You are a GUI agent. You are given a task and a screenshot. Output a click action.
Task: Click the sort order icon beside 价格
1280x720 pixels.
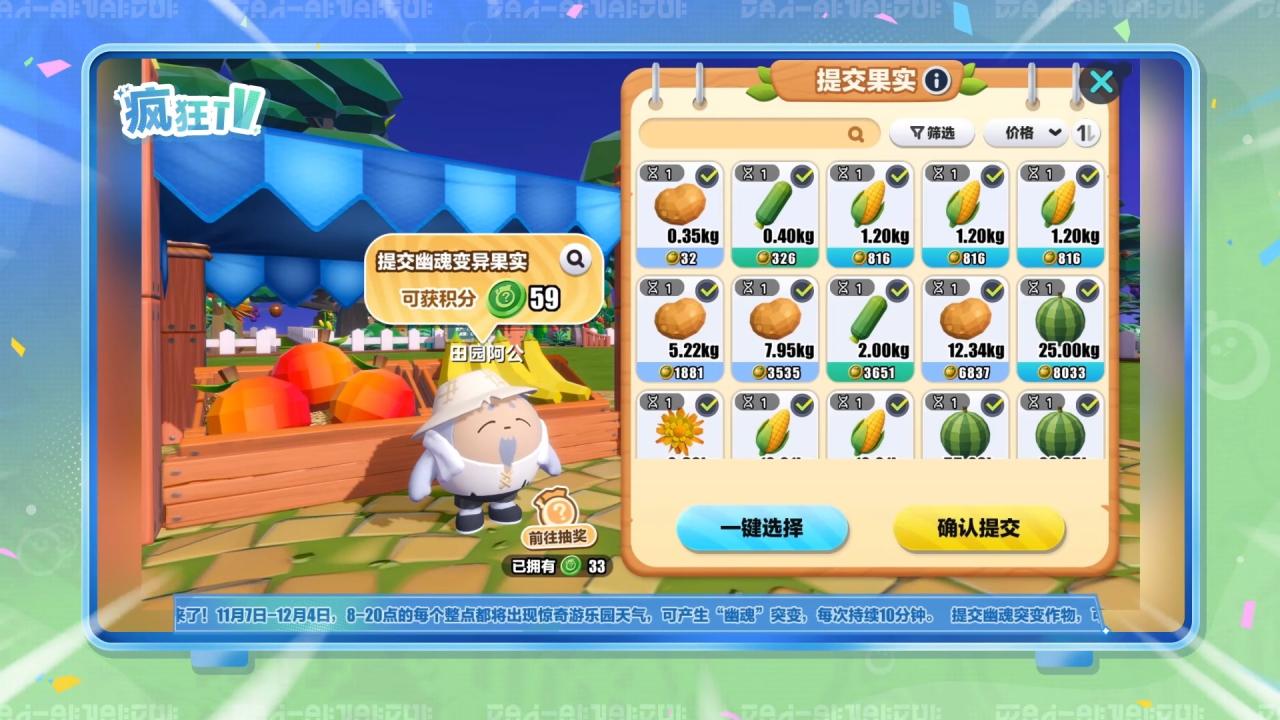click(1086, 133)
